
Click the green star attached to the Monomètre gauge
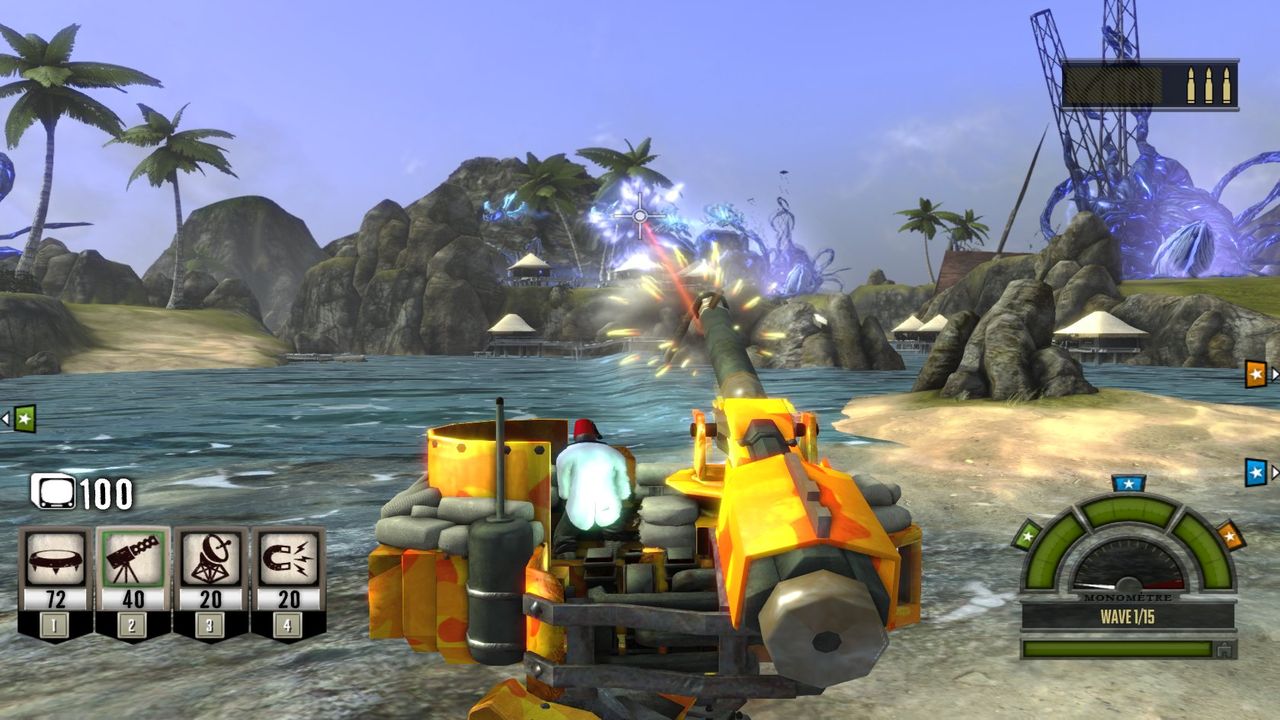coord(1027,536)
